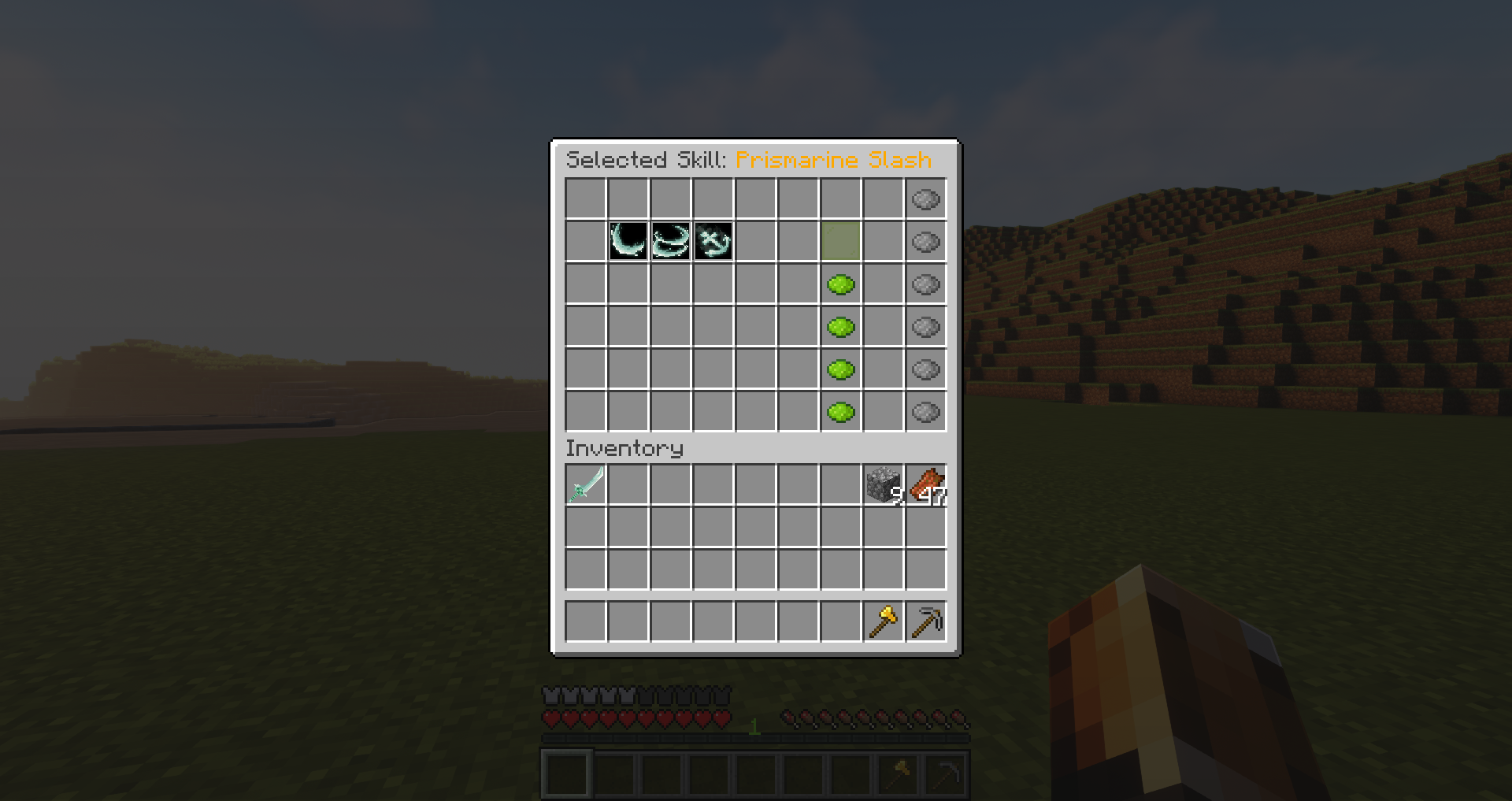Image resolution: width=1512 pixels, height=801 pixels.
Task: Toggle the bottom-right stone button in the skill grid
Action: pos(925,410)
